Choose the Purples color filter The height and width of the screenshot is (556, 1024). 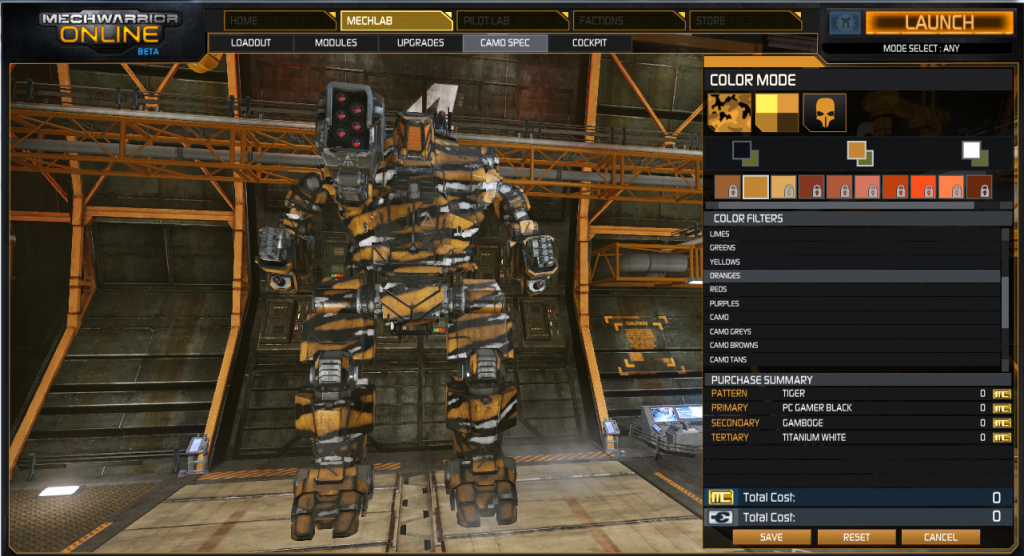point(724,303)
